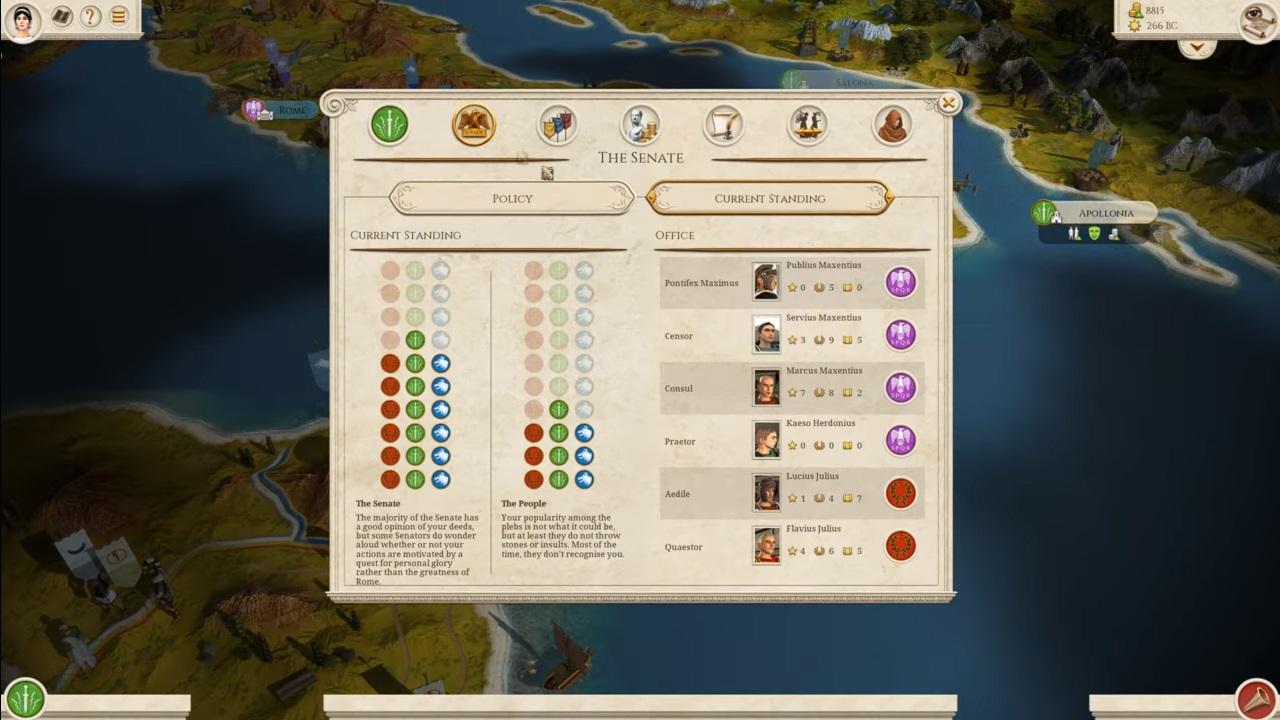Click Publius Maxentius's purple SPQR medal
Screen dimensions: 1280x720
900,282
